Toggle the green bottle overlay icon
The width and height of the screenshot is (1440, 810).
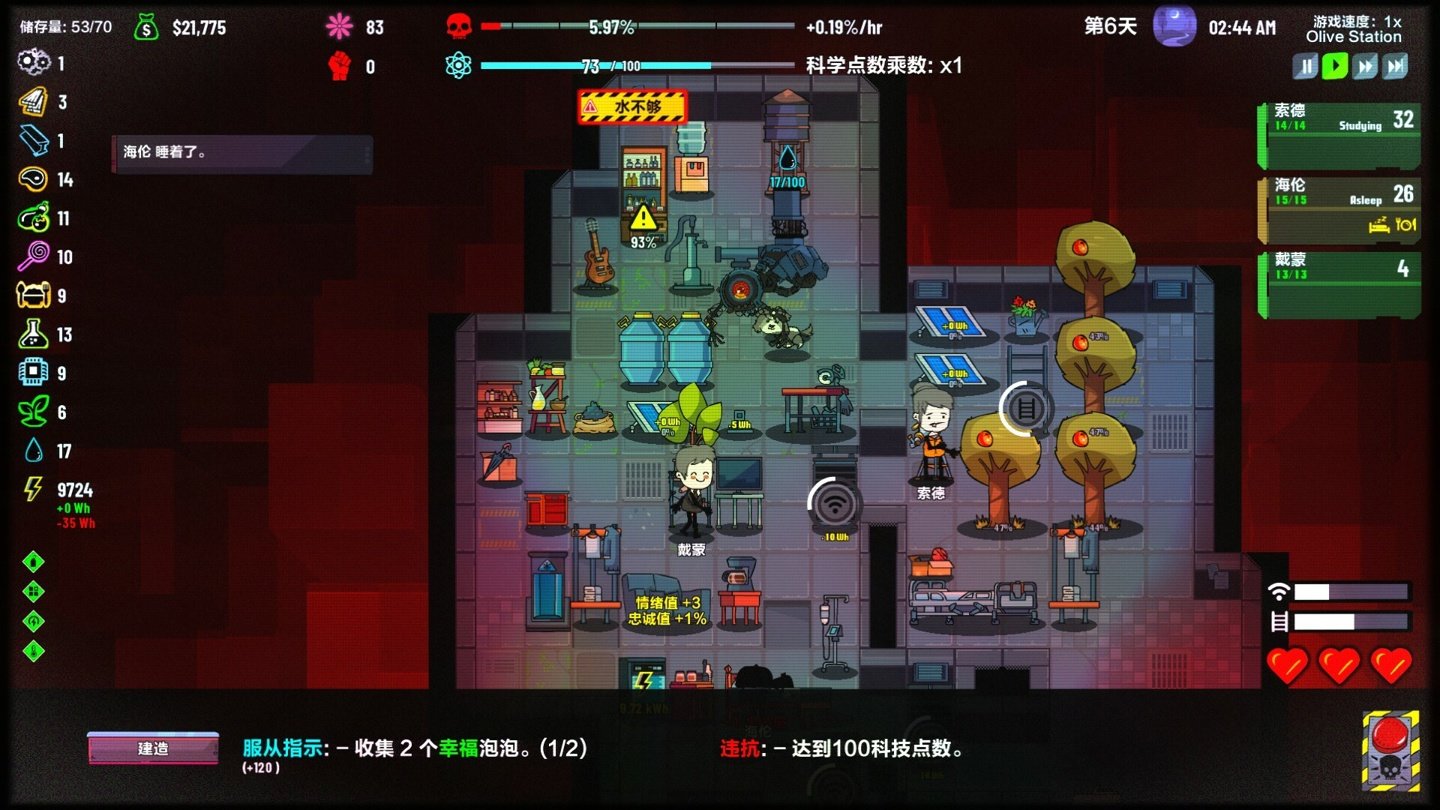click(33, 561)
